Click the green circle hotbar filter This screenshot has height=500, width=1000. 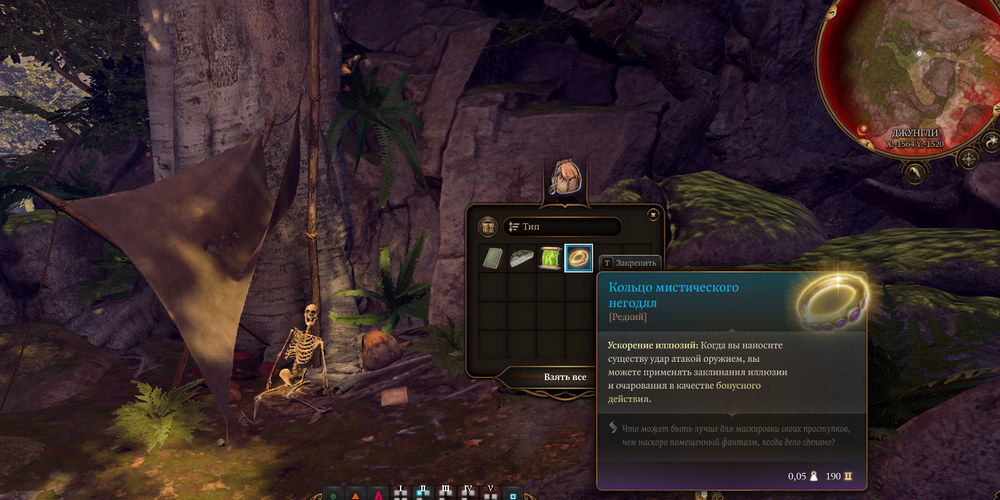point(332,494)
